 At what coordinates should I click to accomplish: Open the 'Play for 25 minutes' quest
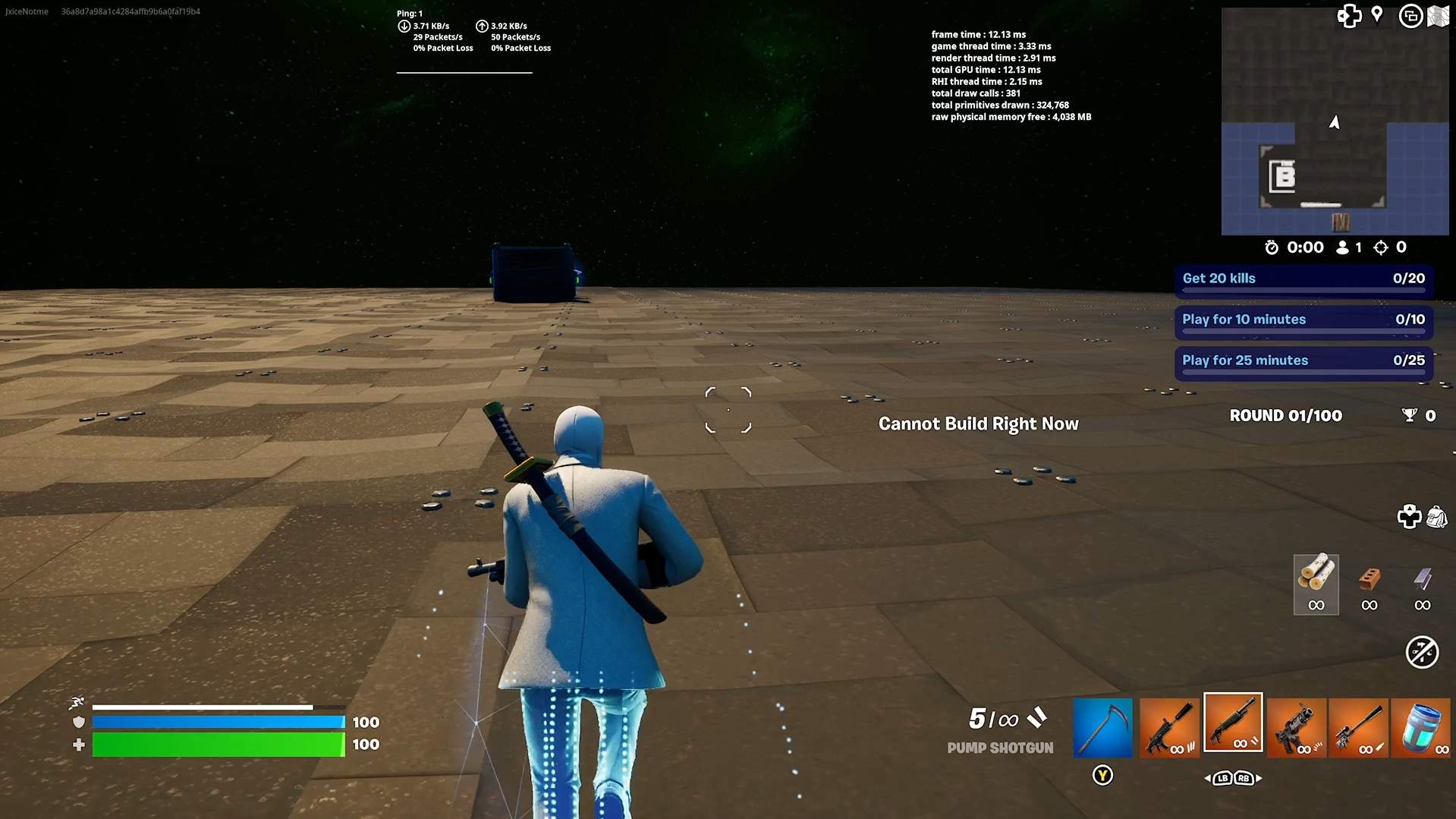[1303, 361]
